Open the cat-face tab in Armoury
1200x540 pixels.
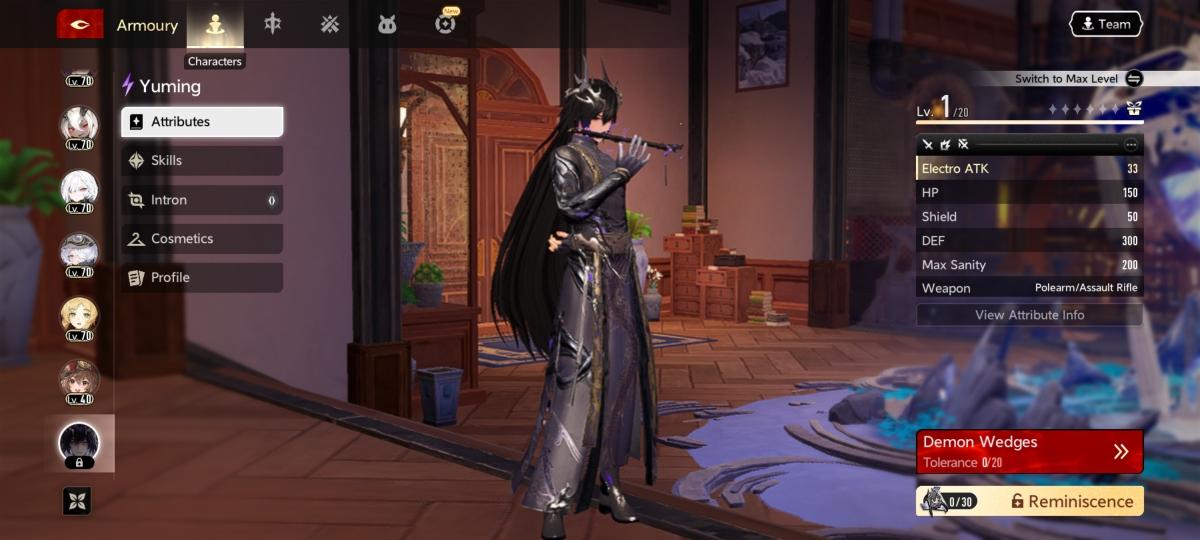(x=387, y=24)
